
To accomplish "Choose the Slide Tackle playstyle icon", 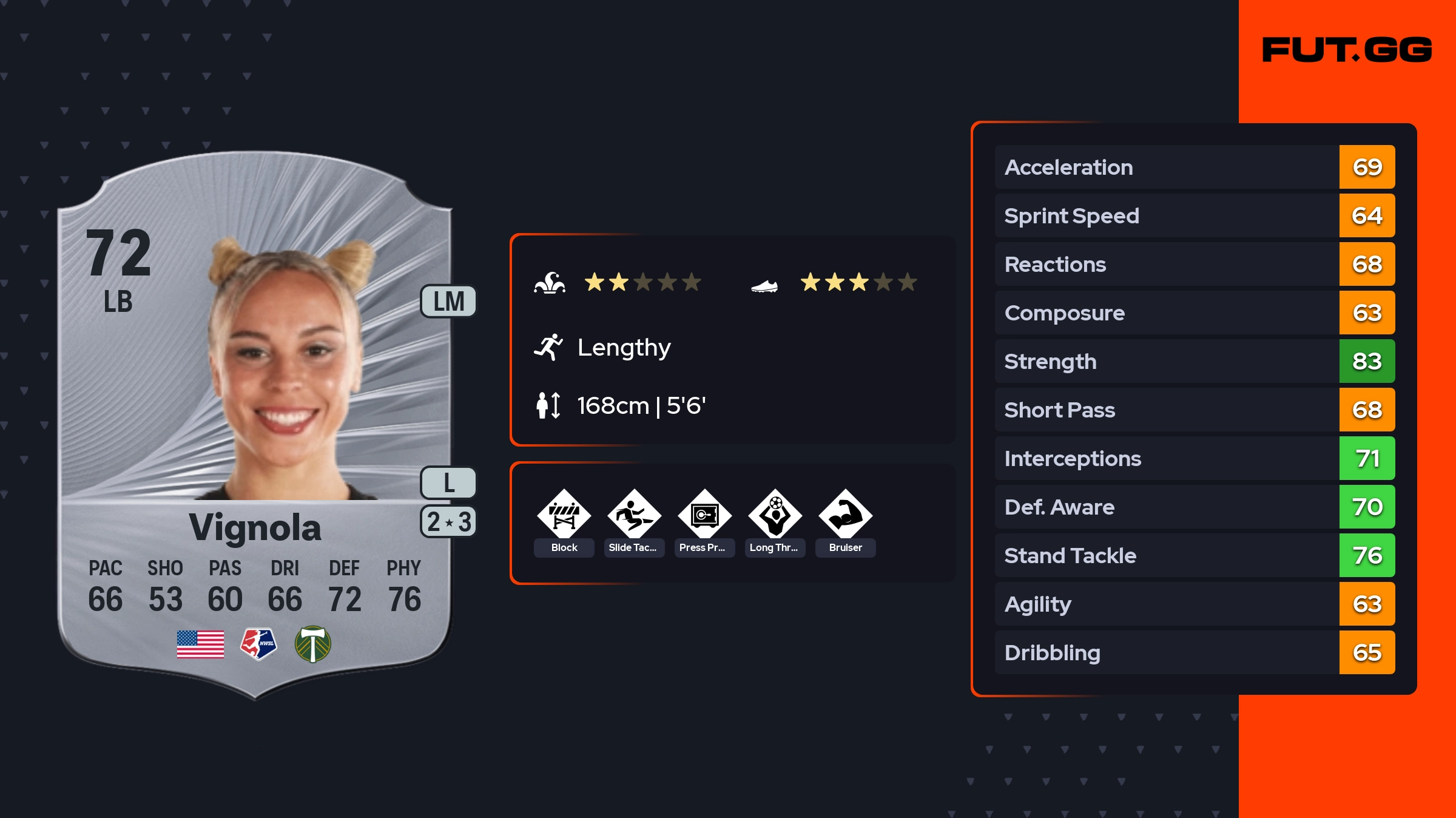I will click(x=634, y=515).
